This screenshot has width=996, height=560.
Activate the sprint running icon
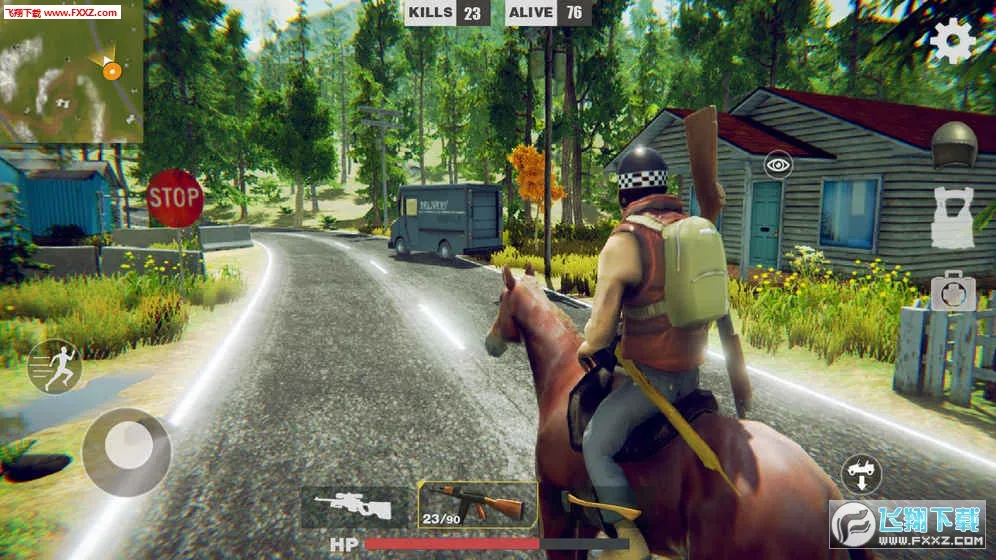(54, 366)
